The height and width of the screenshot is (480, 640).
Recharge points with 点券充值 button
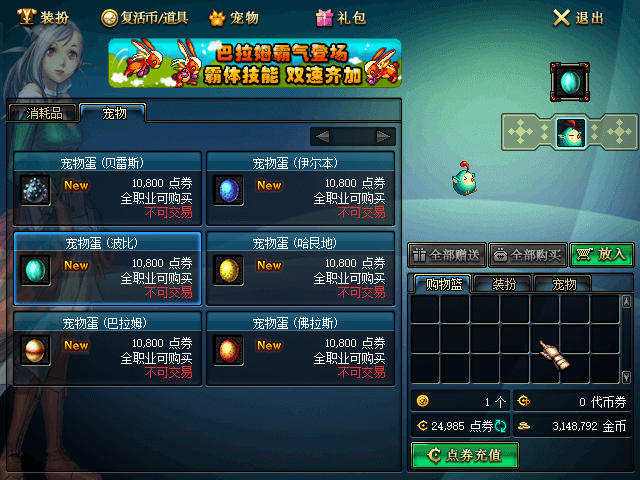[x=463, y=455]
